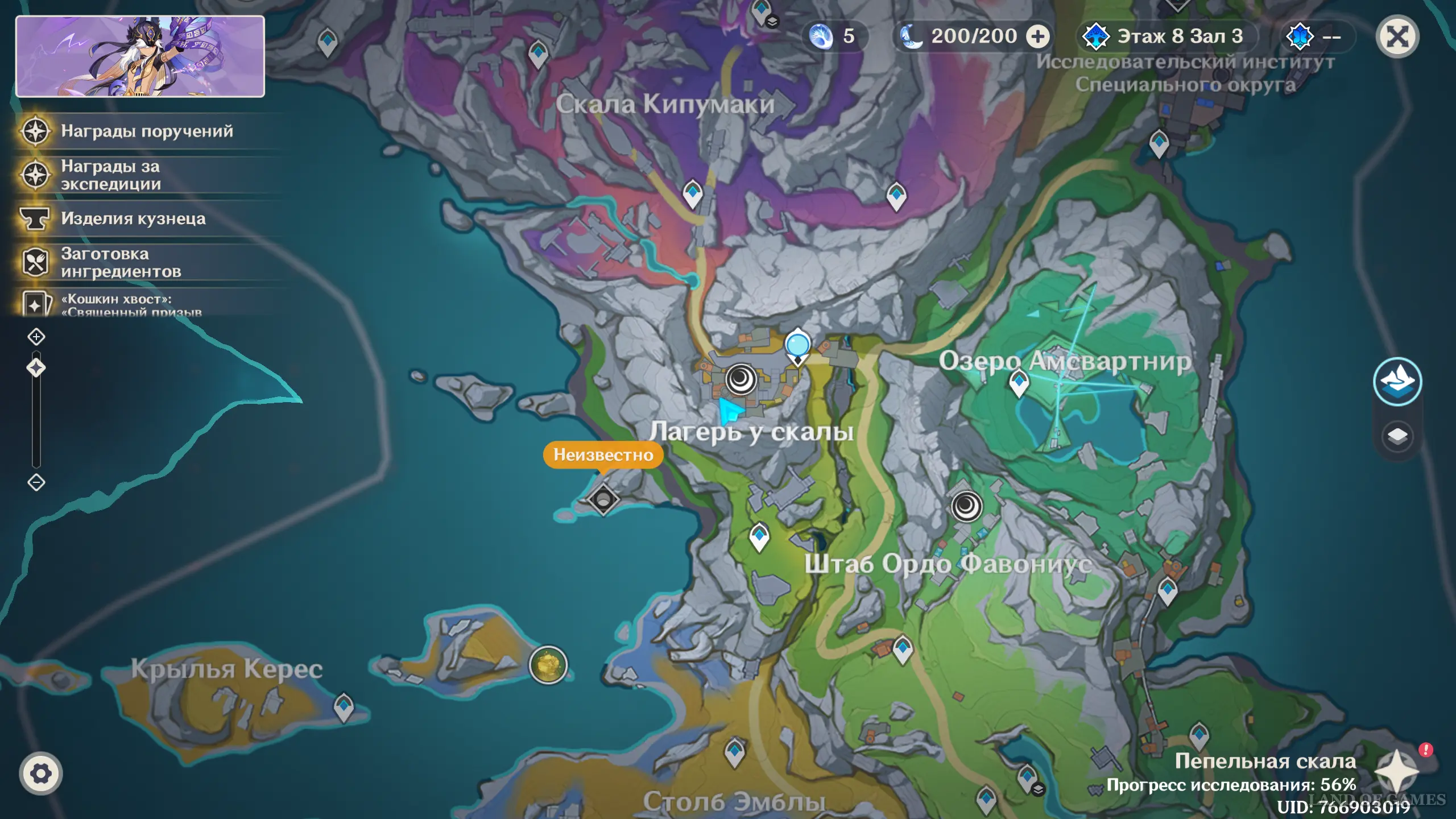Close the map with the X button

tap(1397, 38)
